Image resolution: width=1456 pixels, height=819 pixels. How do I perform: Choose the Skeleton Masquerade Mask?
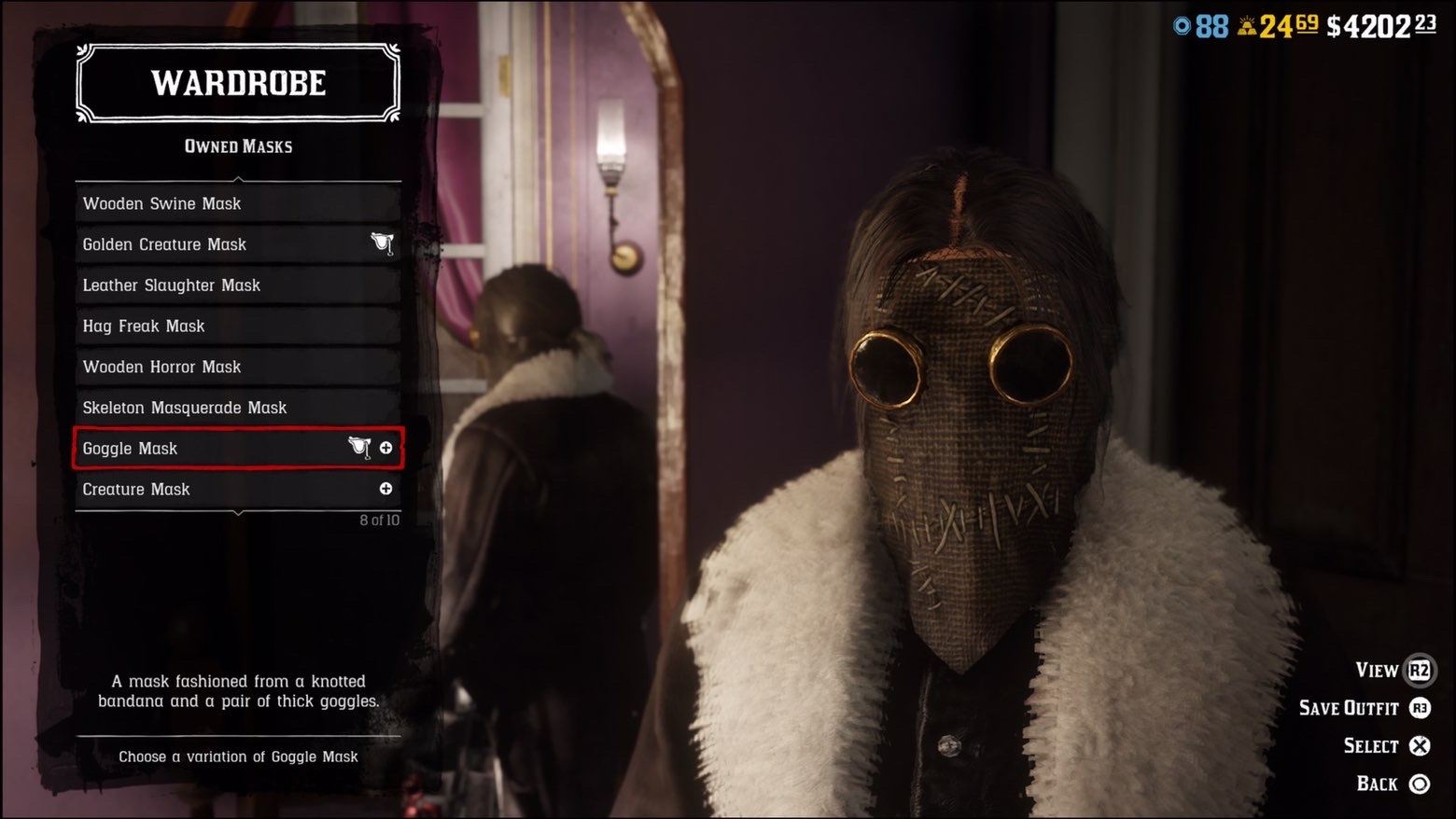click(237, 408)
